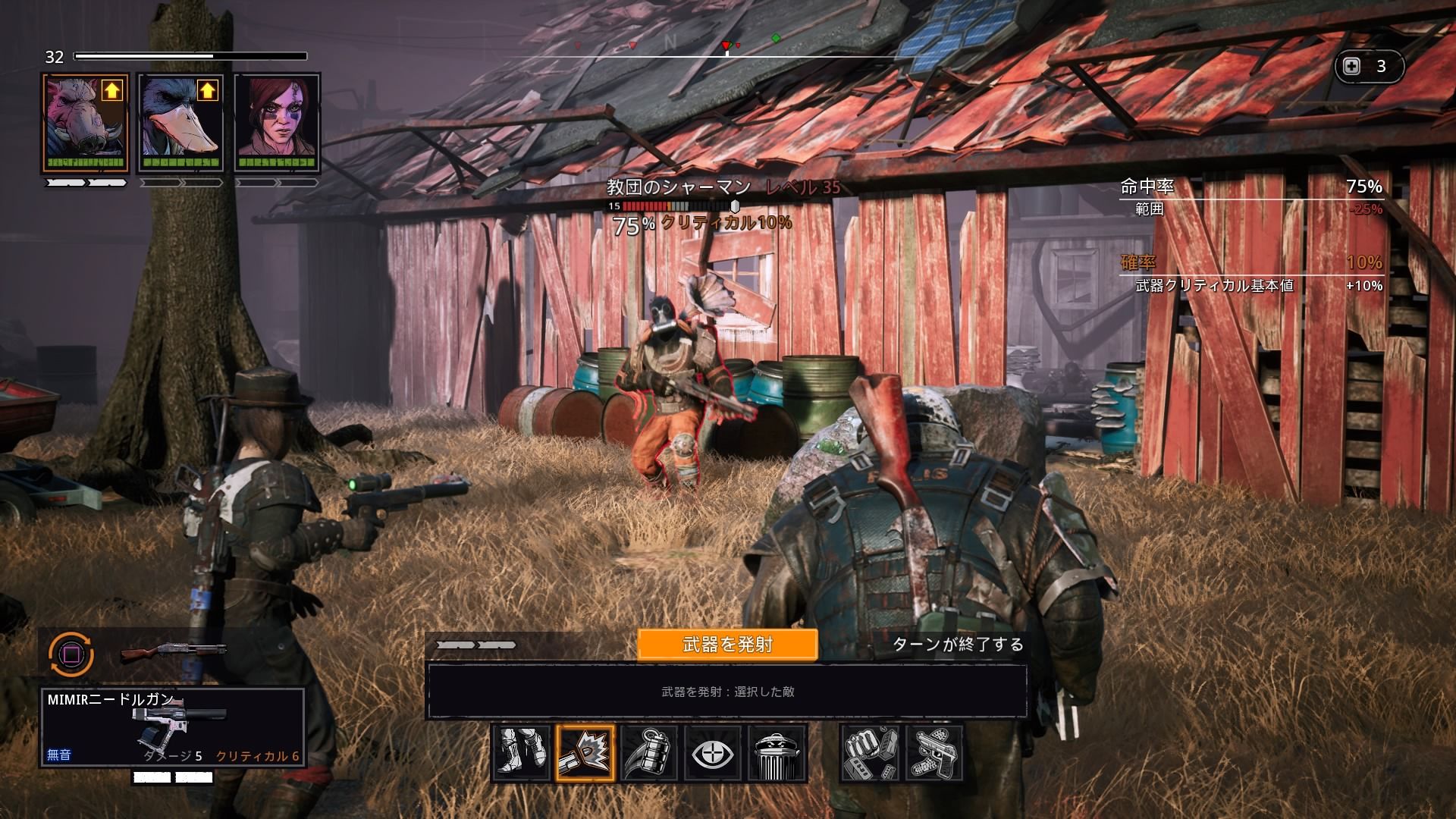
Task: Click the medkit counter icon
Action: pyautogui.click(x=1352, y=67)
